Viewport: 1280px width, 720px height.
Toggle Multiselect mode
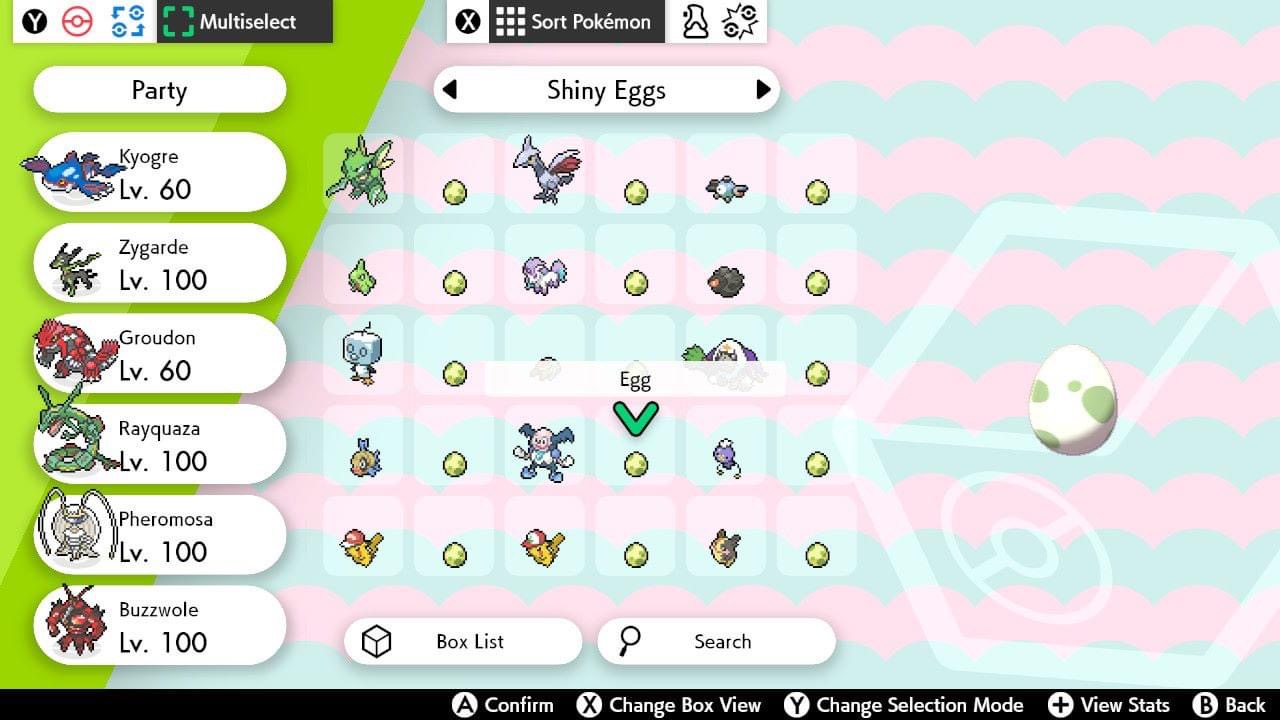(x=247, y=20)
